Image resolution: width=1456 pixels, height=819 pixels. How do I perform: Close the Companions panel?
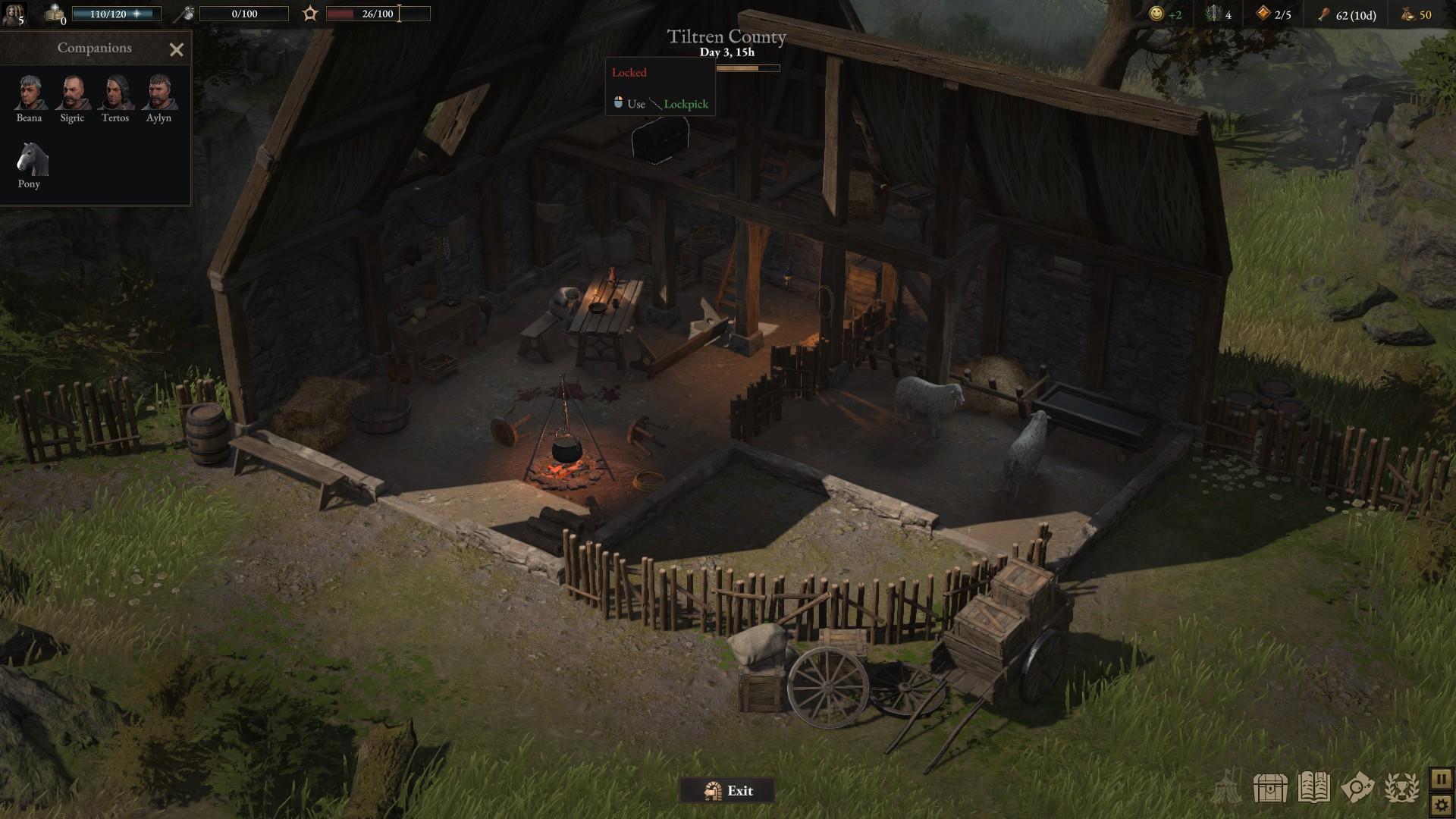(x=177, y=50)
